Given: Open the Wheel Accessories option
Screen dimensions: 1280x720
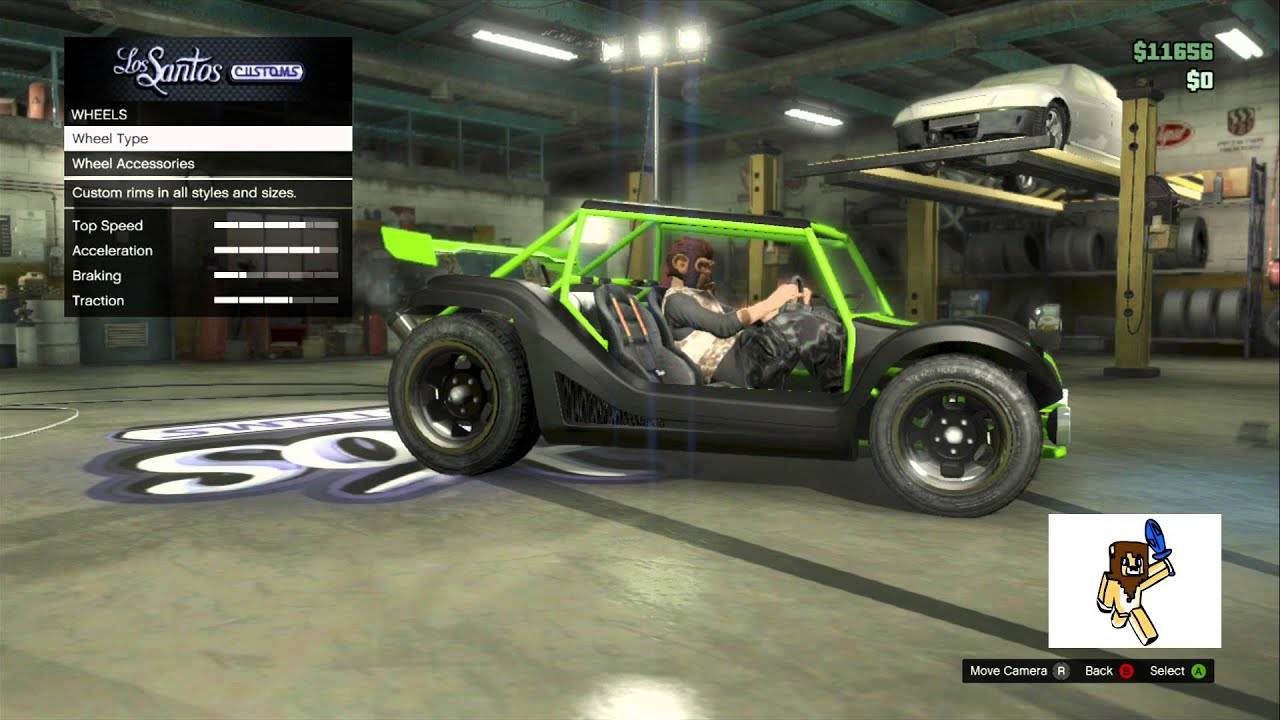Looking at the screenshot, I should point(208,164).
